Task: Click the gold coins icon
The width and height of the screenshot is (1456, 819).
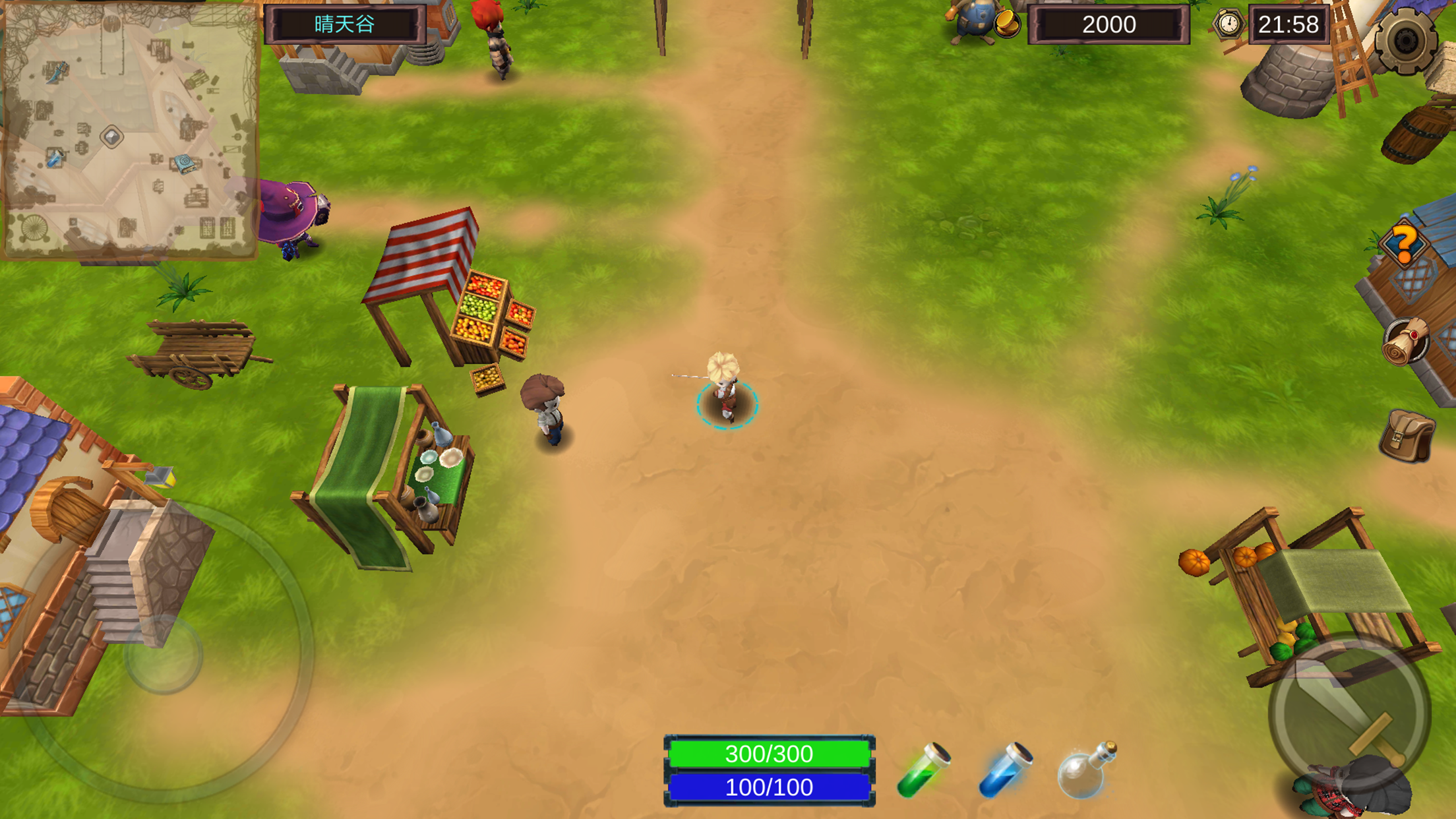Action: (x=1006, y=25)
